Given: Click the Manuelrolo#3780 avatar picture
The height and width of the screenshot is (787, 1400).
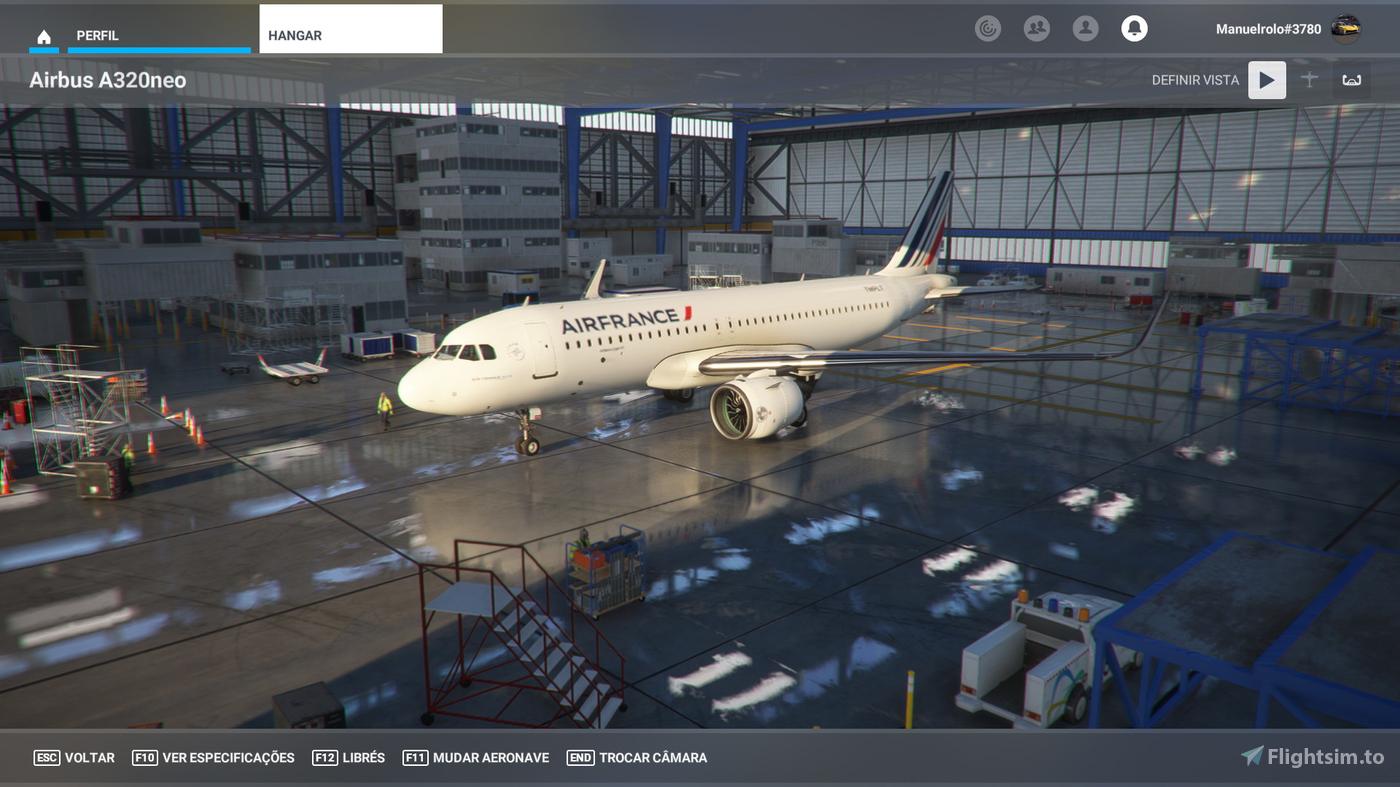Looking at the screenshot, I should click(x=1347, y=28).
